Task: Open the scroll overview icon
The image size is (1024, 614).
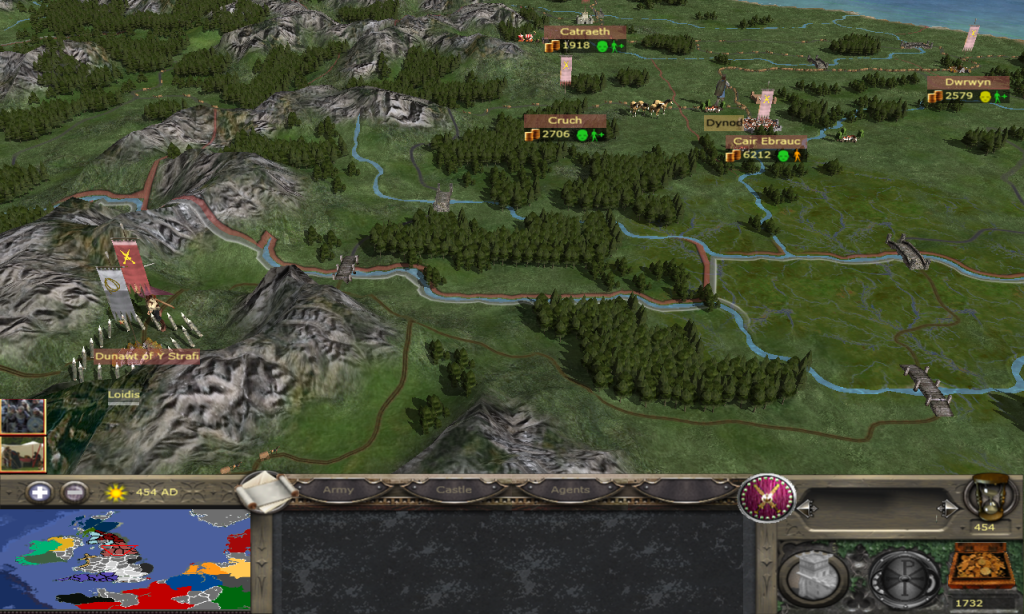Action: pyautogui.click(x=265, y=491)
